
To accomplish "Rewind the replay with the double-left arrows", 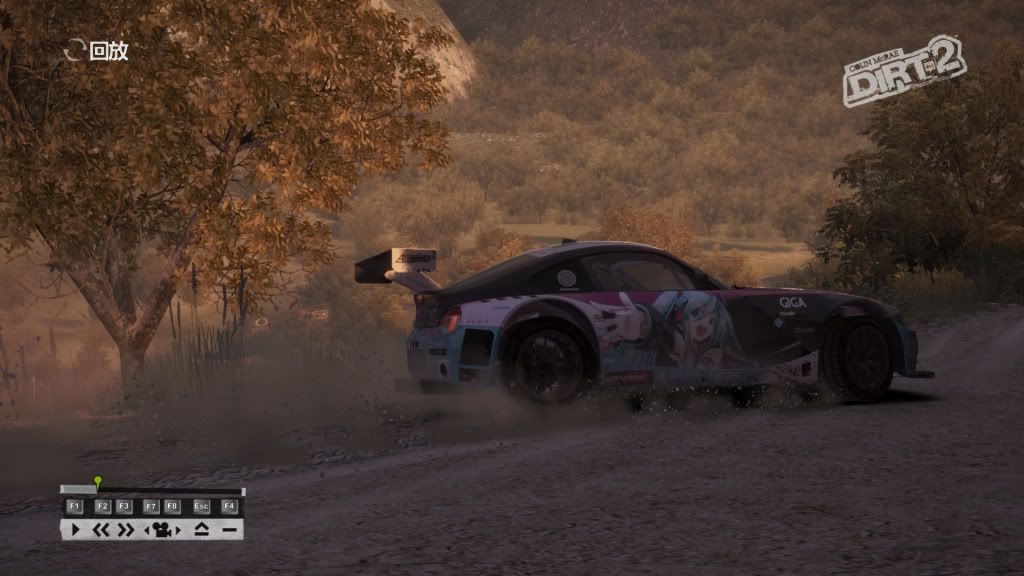I will pos(101,529).
